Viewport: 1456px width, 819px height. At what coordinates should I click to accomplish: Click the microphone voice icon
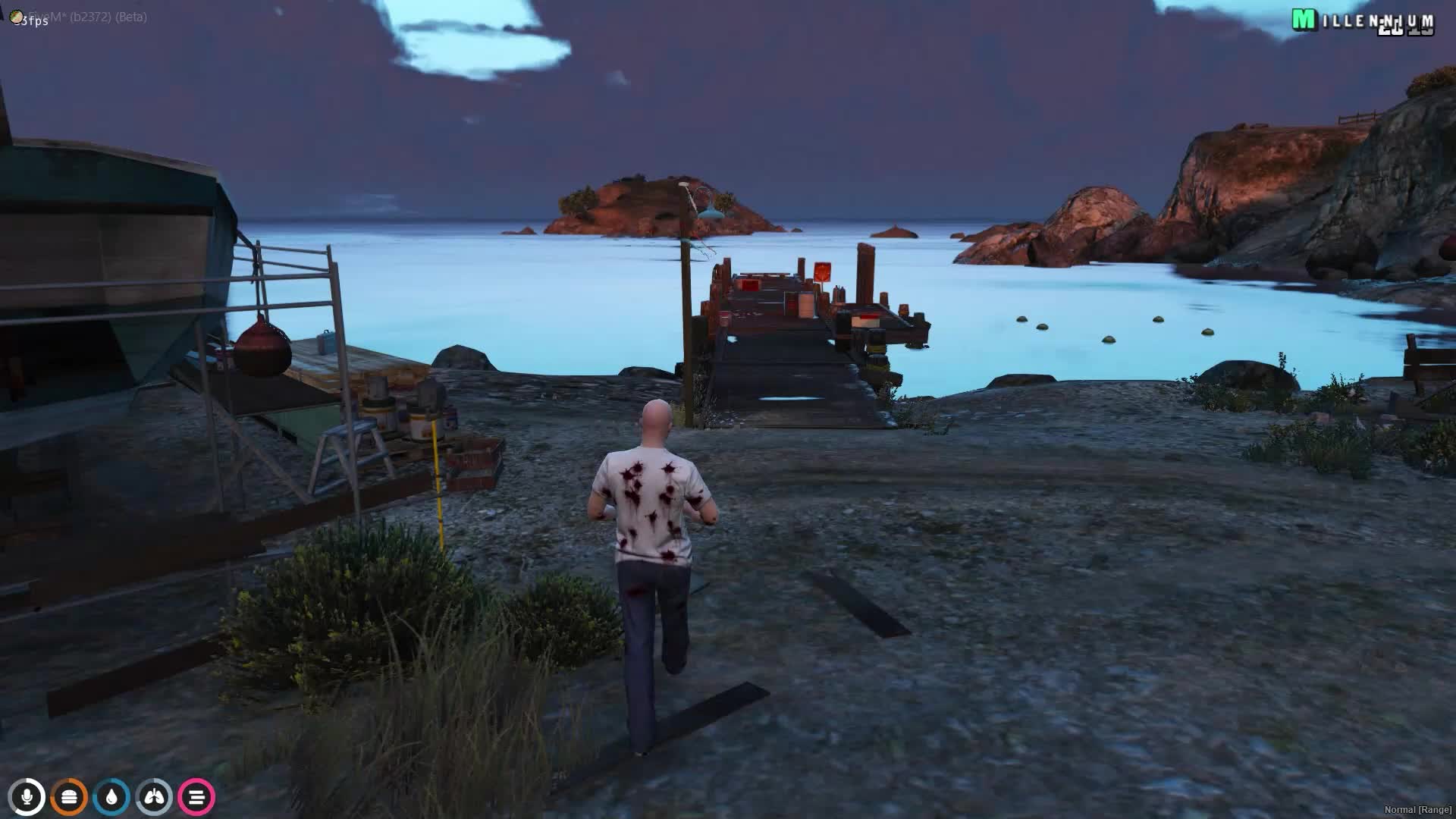click(28, 797)
